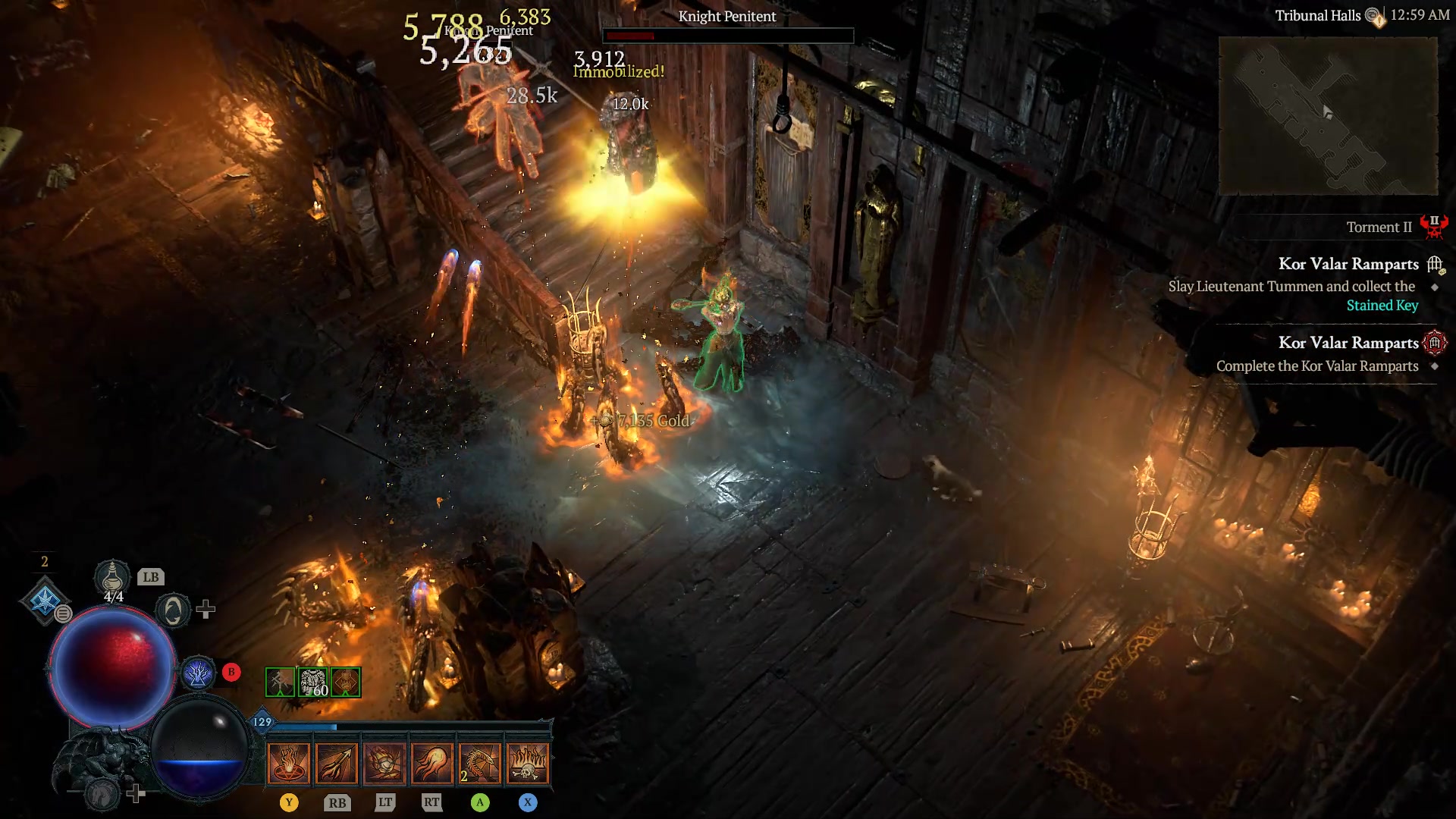Select the Firewall skill with skull icon
The height and width of the screenshot is (819, 1456).
(529, 764)
